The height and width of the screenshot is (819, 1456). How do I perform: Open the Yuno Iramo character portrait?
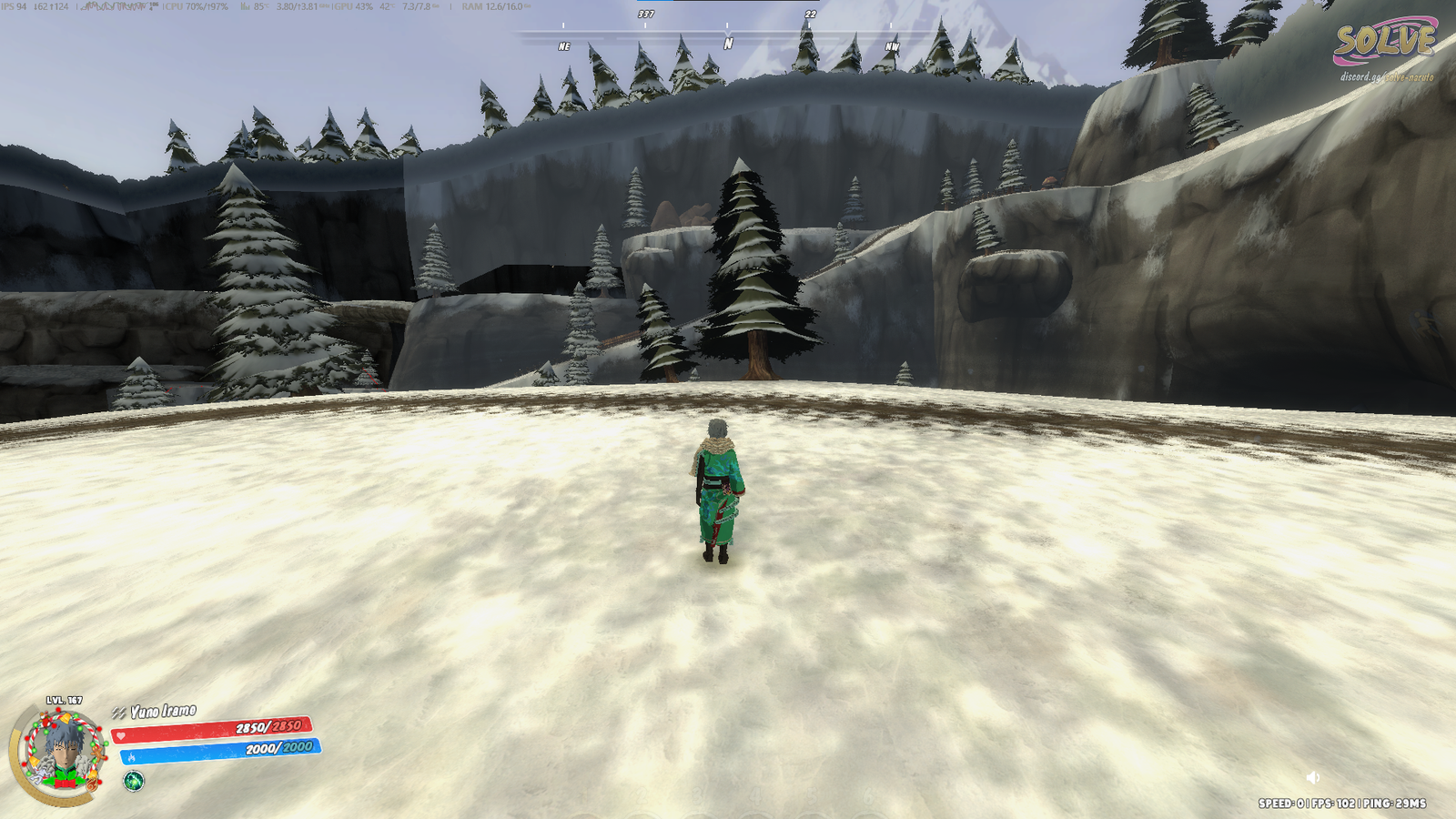click(x=62, y=753)
